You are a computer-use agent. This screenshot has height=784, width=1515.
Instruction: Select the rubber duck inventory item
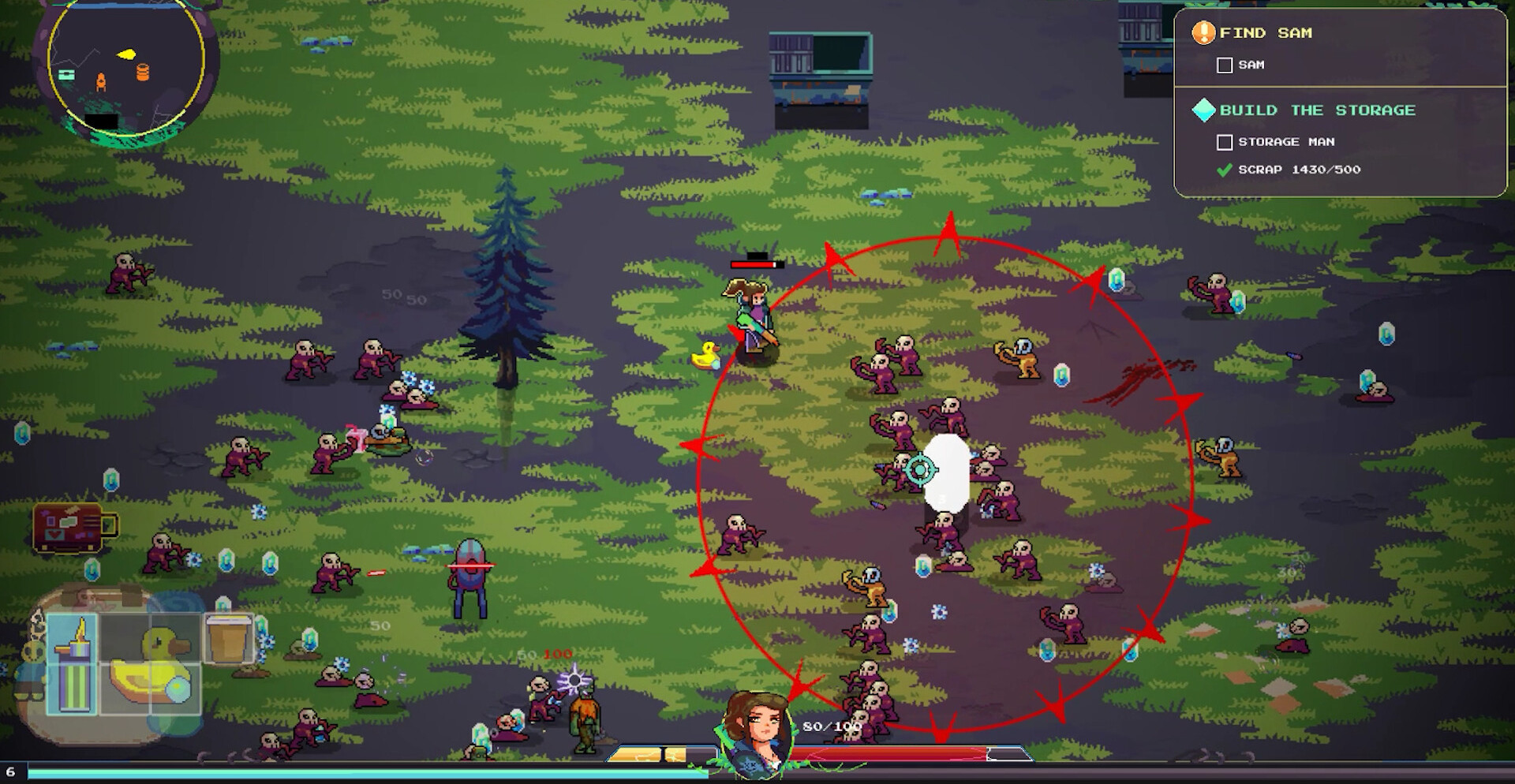150,667
